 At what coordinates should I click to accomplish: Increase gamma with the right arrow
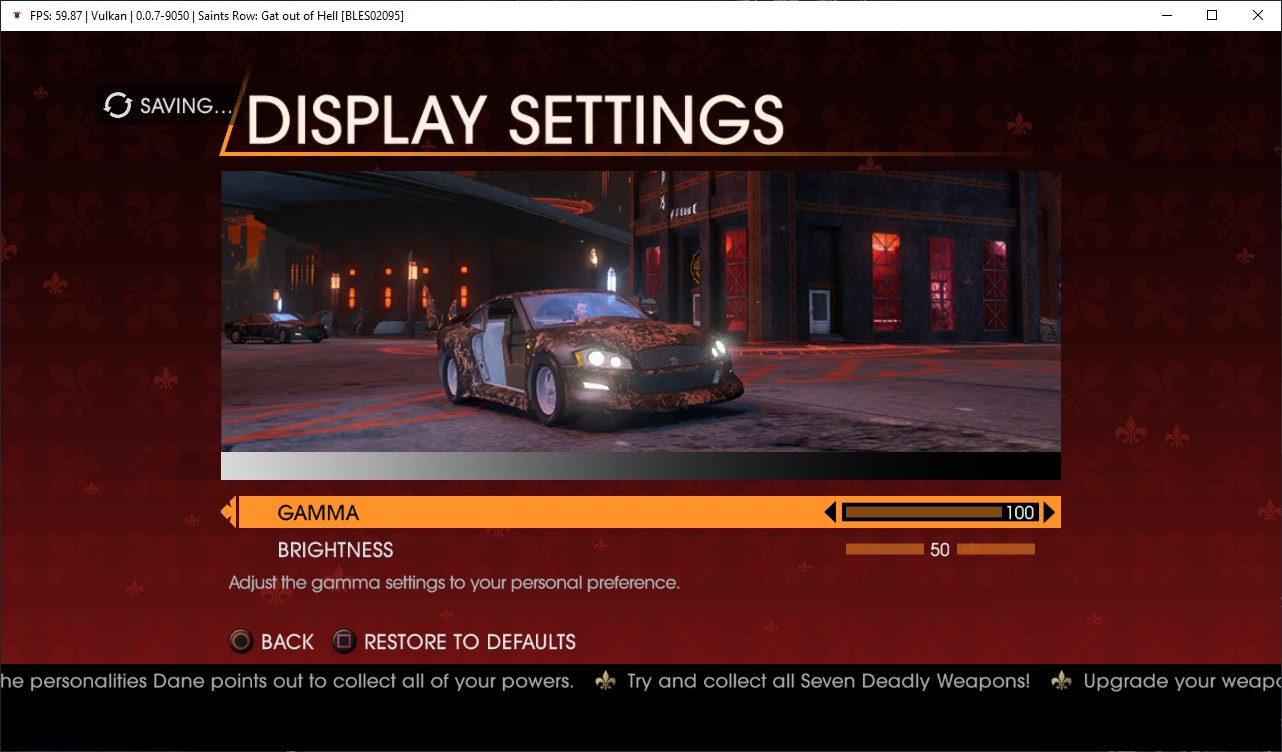tap(1049, 513)
